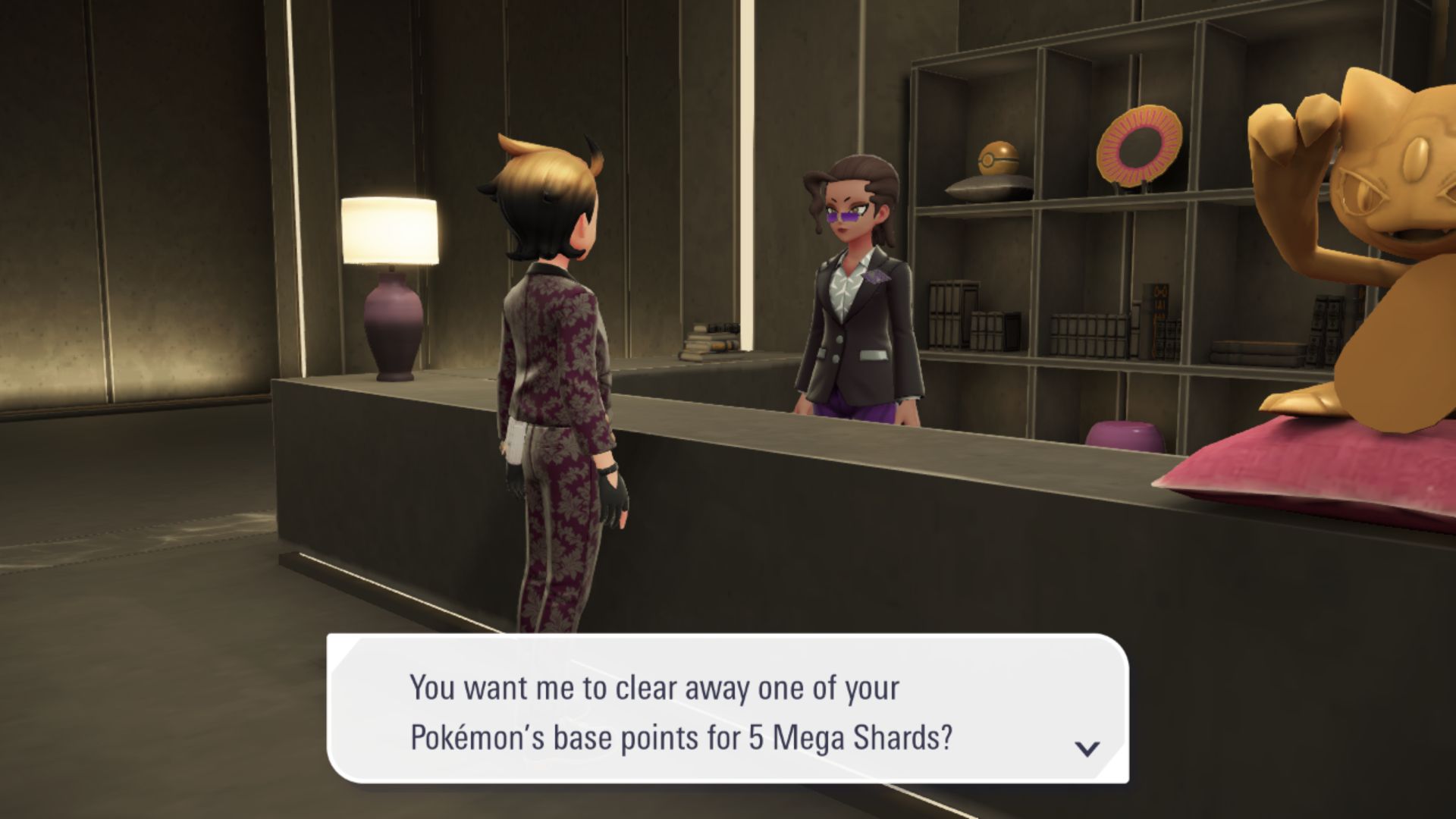Click the Mega Shards dialogue box
The height and width of the screenshot is (819, 1456).
coord(728,709)
